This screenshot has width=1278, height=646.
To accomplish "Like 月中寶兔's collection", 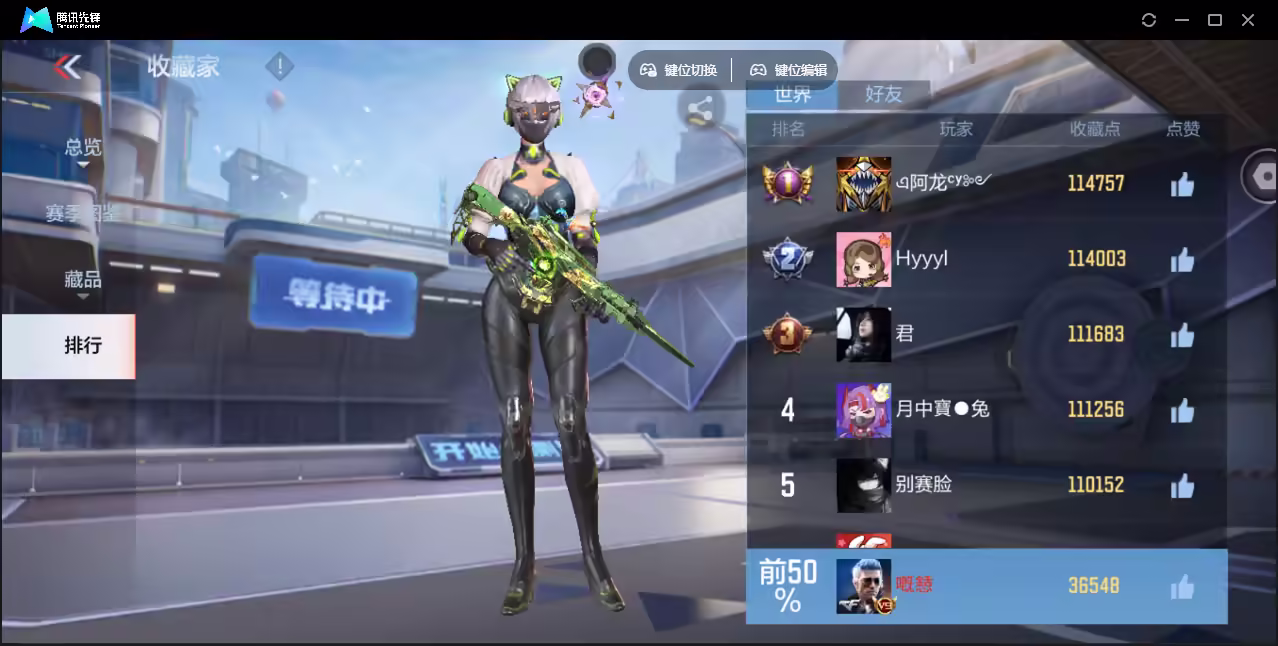I will coord(1182,410).
